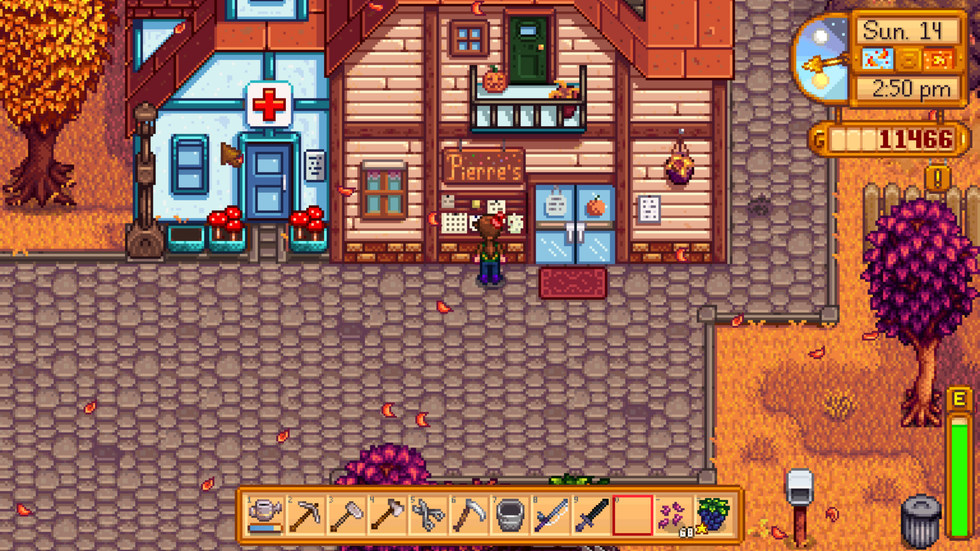Screen dimensions: 980x551
Task: Equip the light blue curved sword
Action: 551,515
